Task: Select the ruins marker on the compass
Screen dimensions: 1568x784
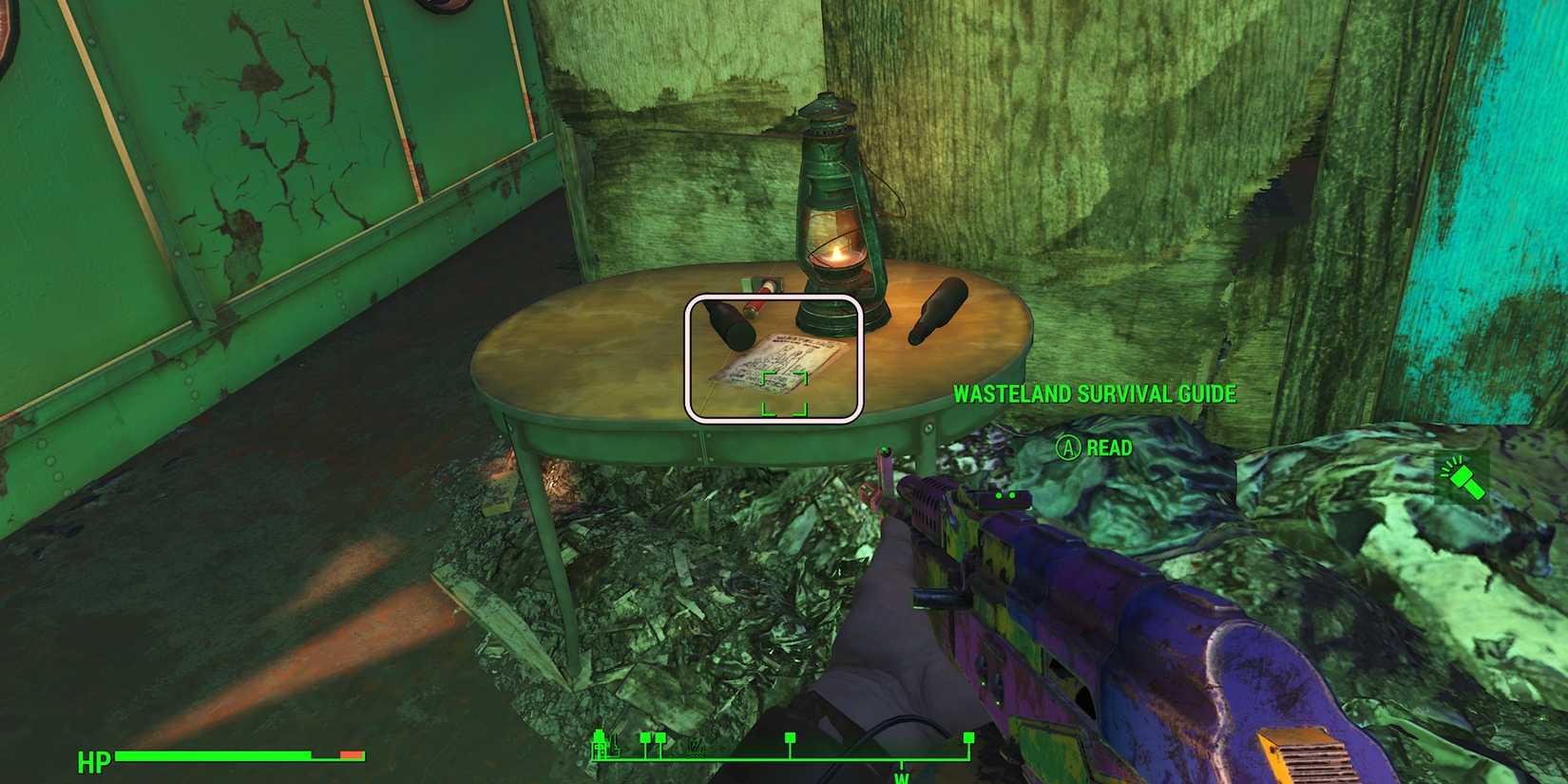Action: (694, 751)
